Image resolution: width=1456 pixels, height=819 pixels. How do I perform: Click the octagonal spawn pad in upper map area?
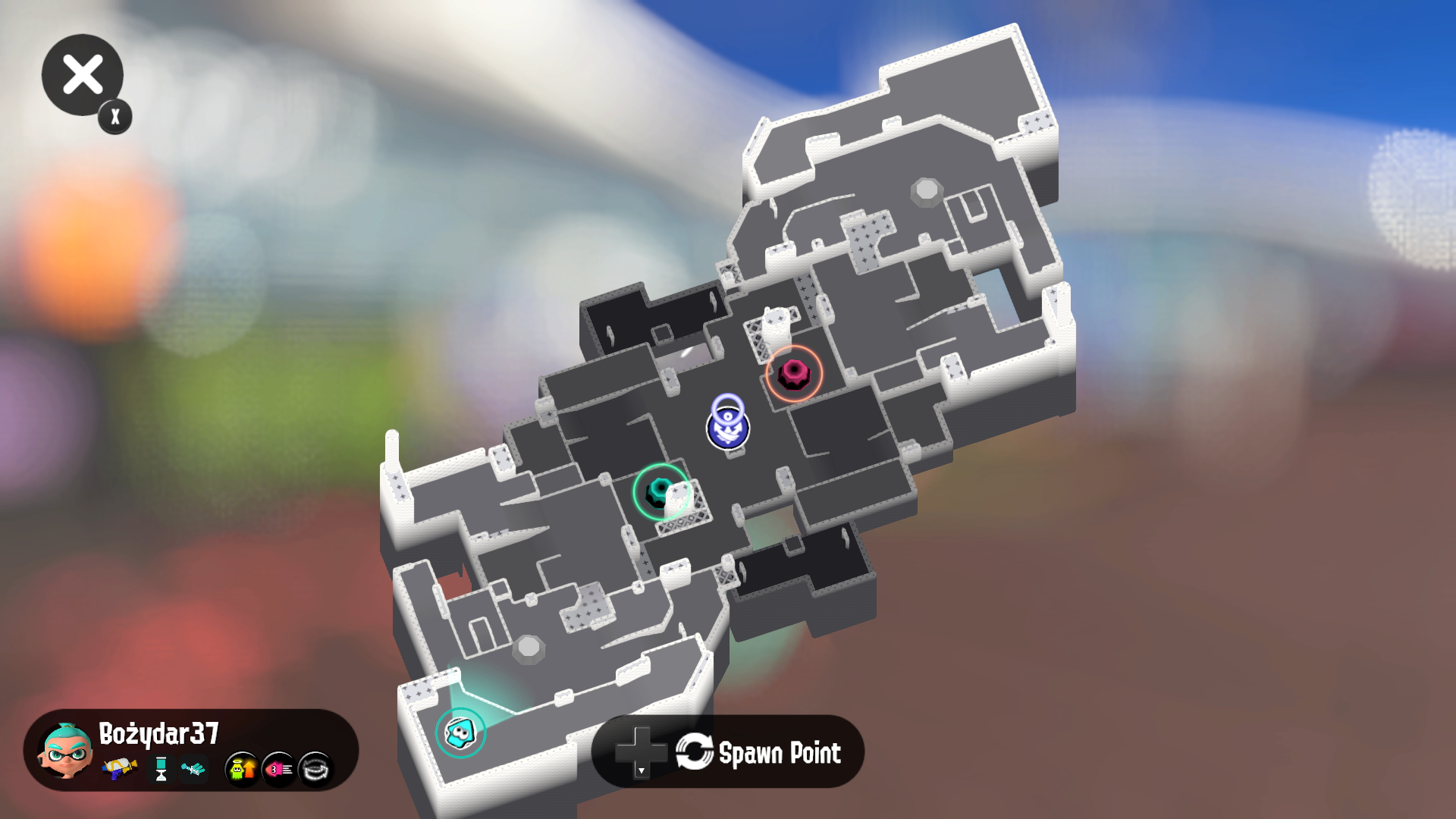pyautogui.click(x=928, y=188)
